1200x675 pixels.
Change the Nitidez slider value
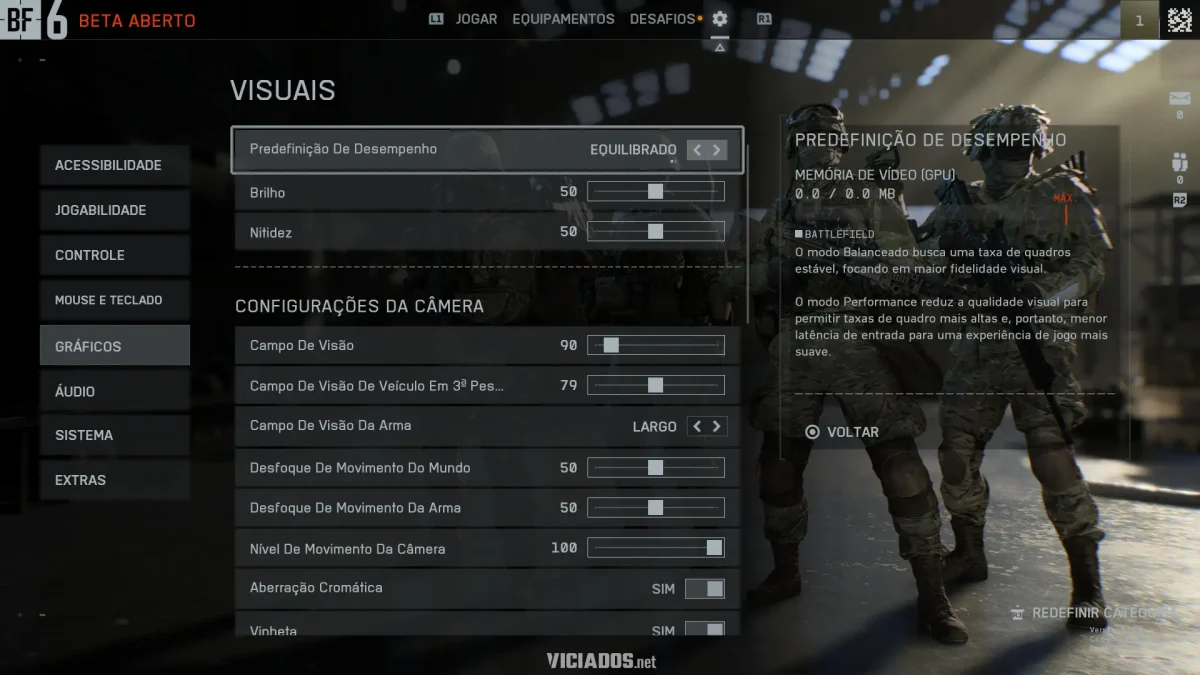click(x=655, y=231)
